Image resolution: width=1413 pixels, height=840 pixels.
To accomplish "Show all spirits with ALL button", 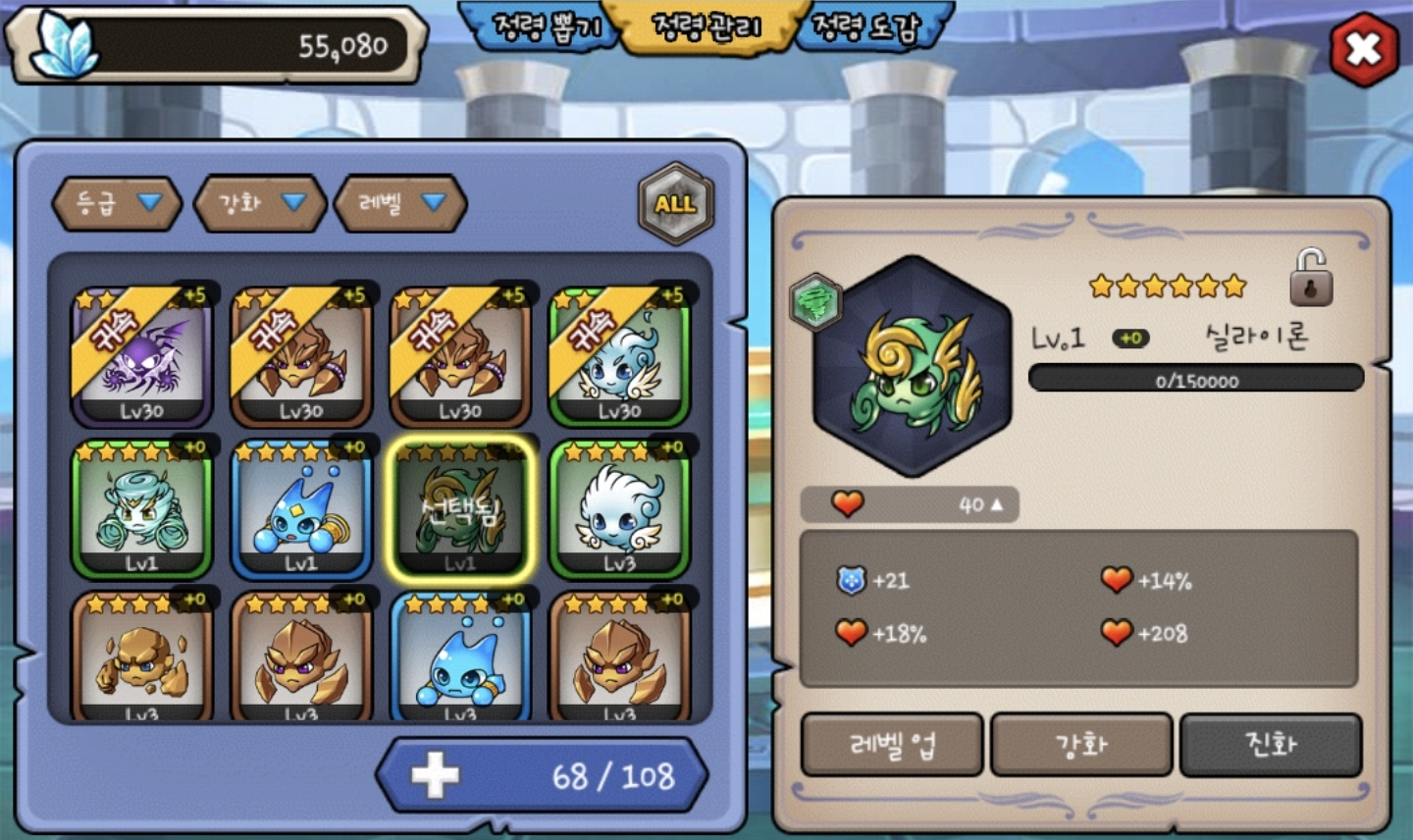I will click(675, 204).
